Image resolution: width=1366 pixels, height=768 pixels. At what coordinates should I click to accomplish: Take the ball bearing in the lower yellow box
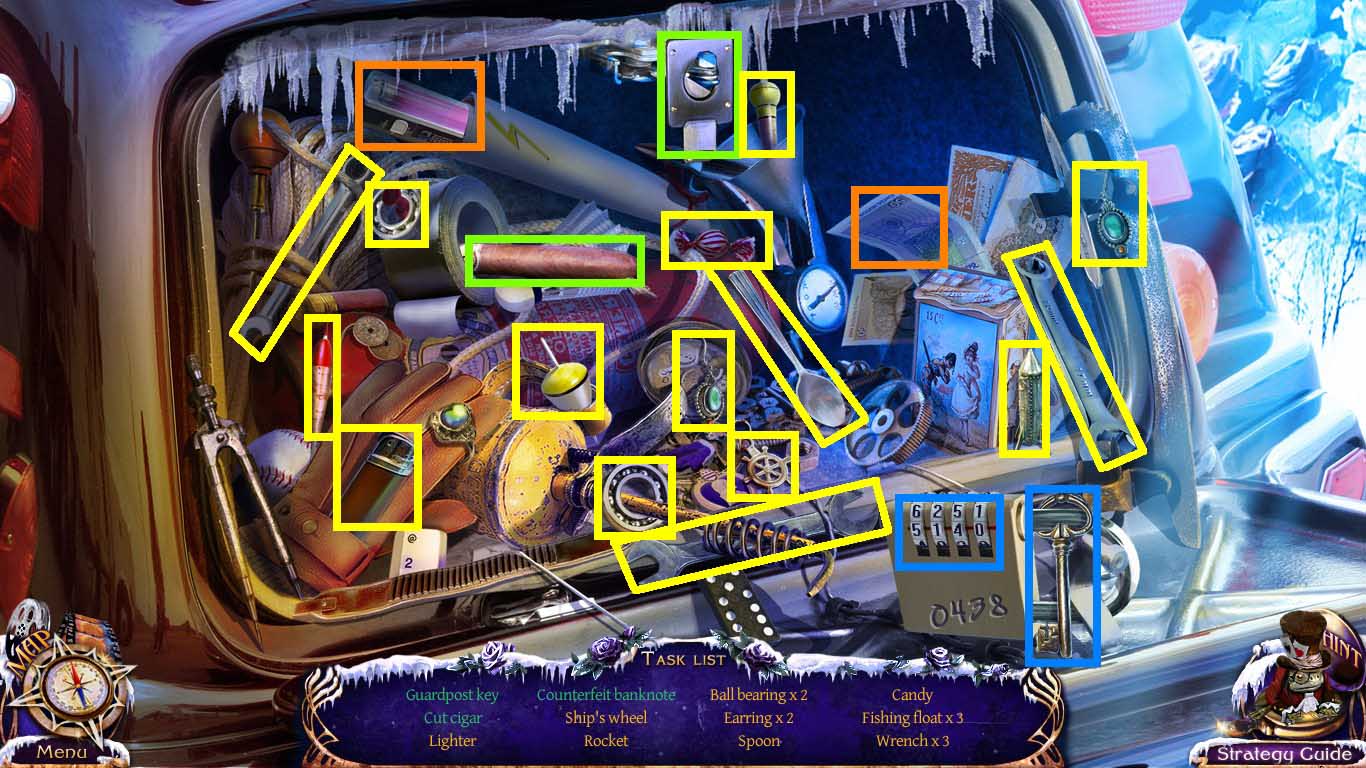point(637,497)
